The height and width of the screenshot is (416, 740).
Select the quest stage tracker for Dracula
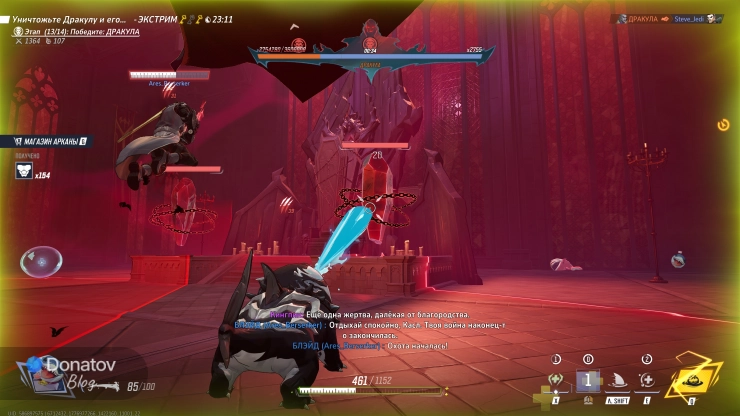pyautogui.click(x=77, y=31)
